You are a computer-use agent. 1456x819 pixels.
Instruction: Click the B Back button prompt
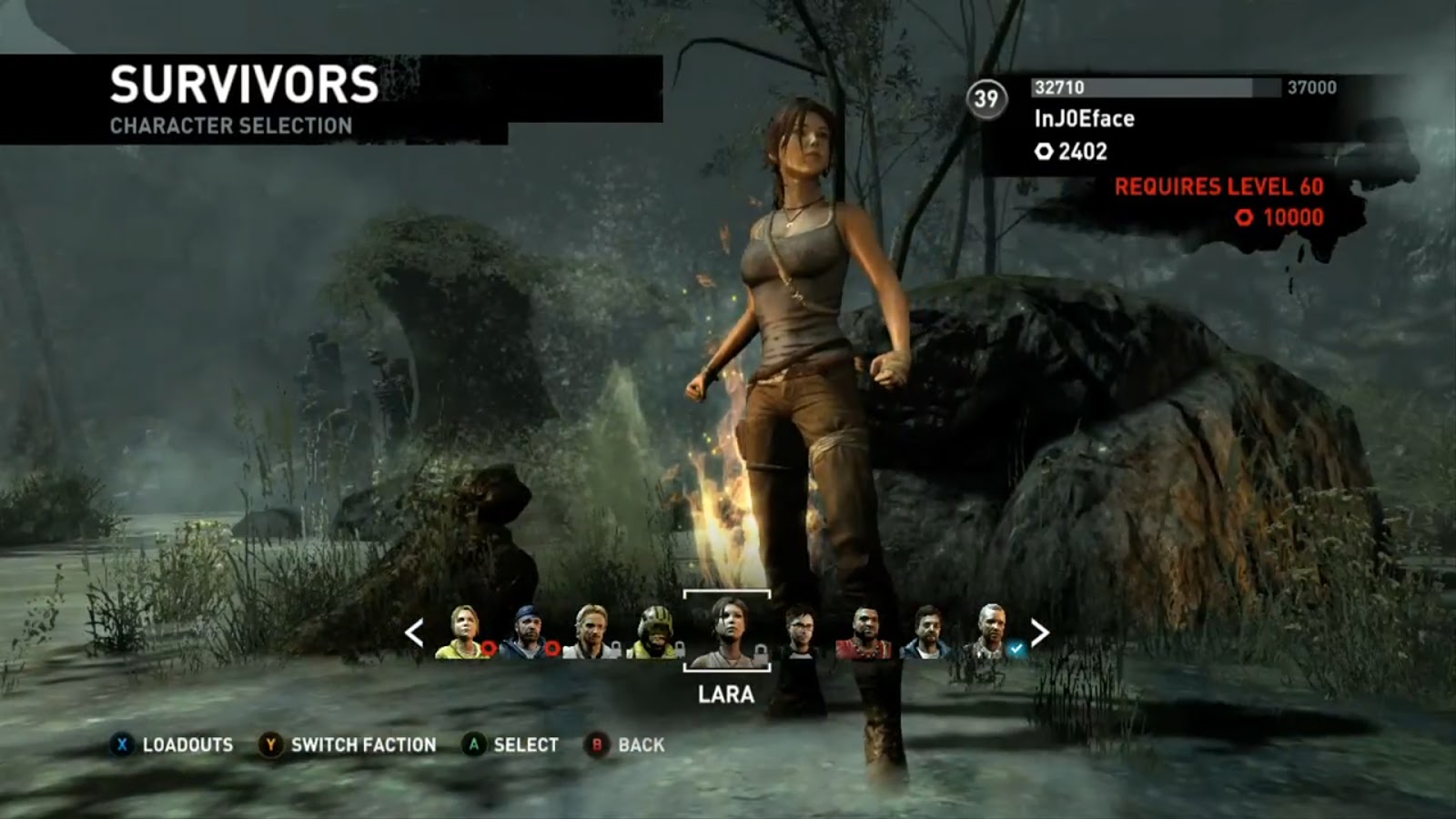(x=598, y=743)
